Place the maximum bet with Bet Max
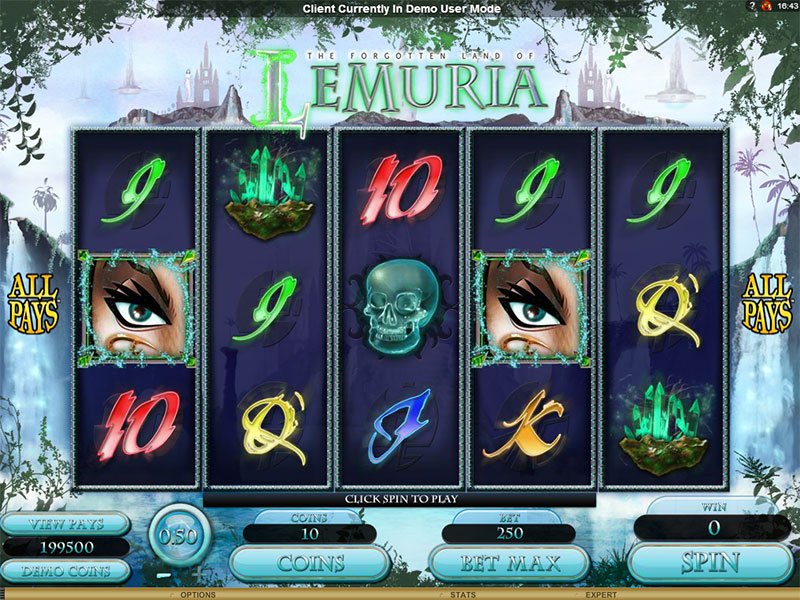The width and height of the screenshot is (800, 600). 508,562
